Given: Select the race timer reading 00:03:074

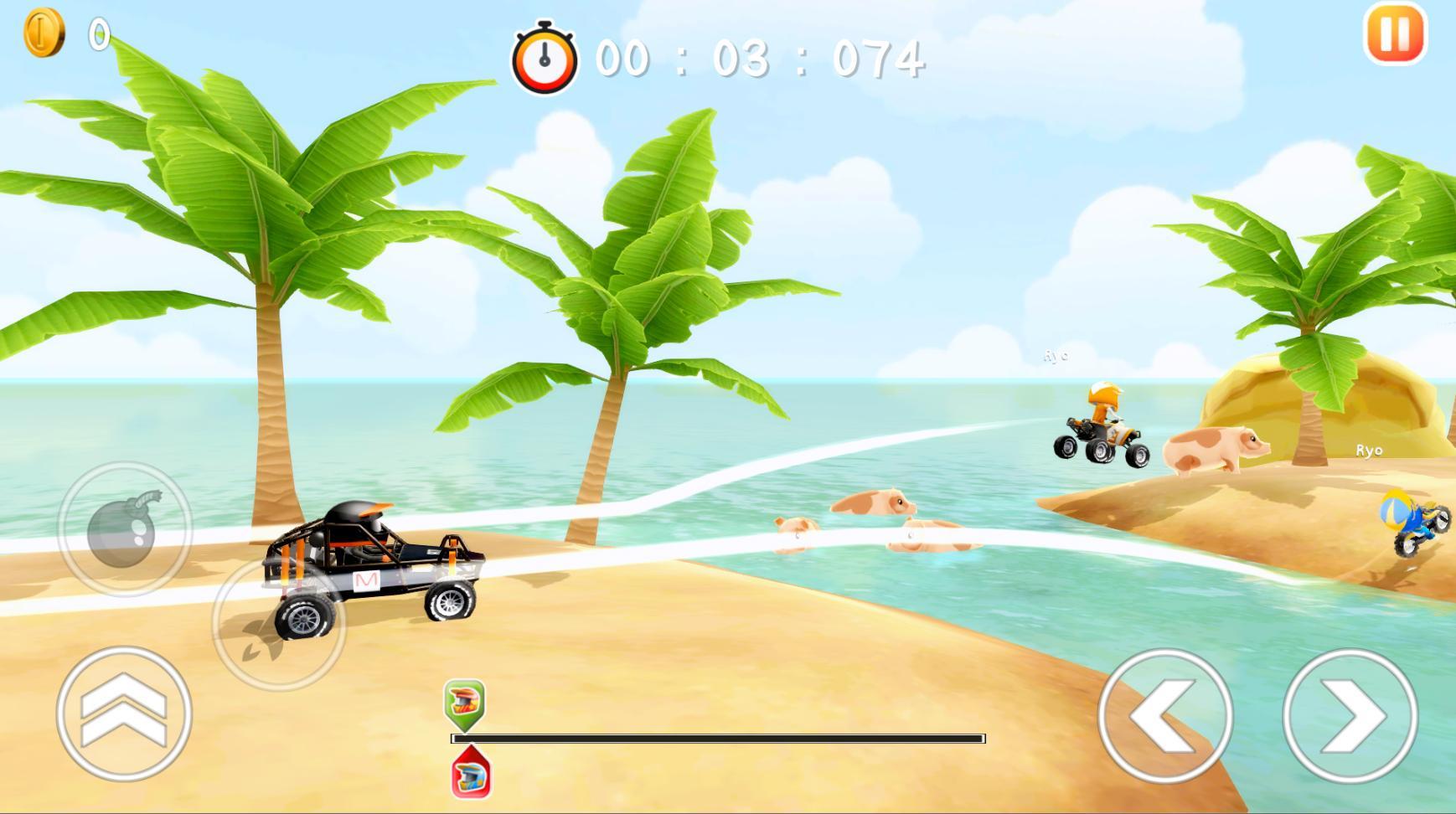Looking at the screenshot, I should (758, 57).
